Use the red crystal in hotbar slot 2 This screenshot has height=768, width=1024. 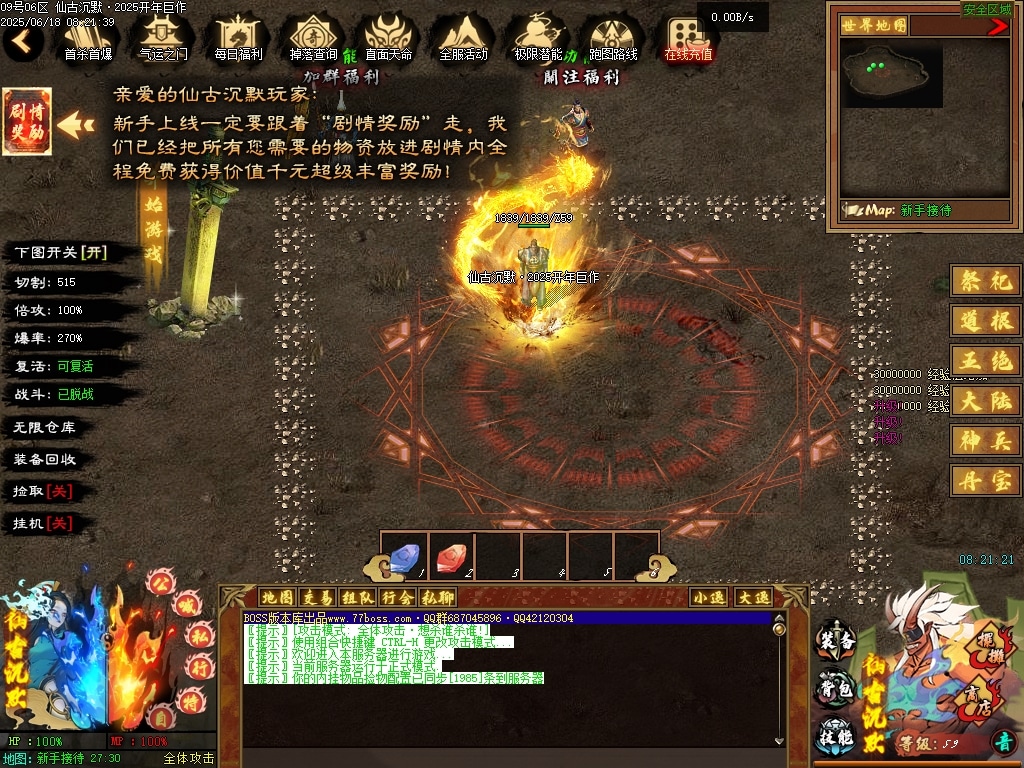[450, 556]
